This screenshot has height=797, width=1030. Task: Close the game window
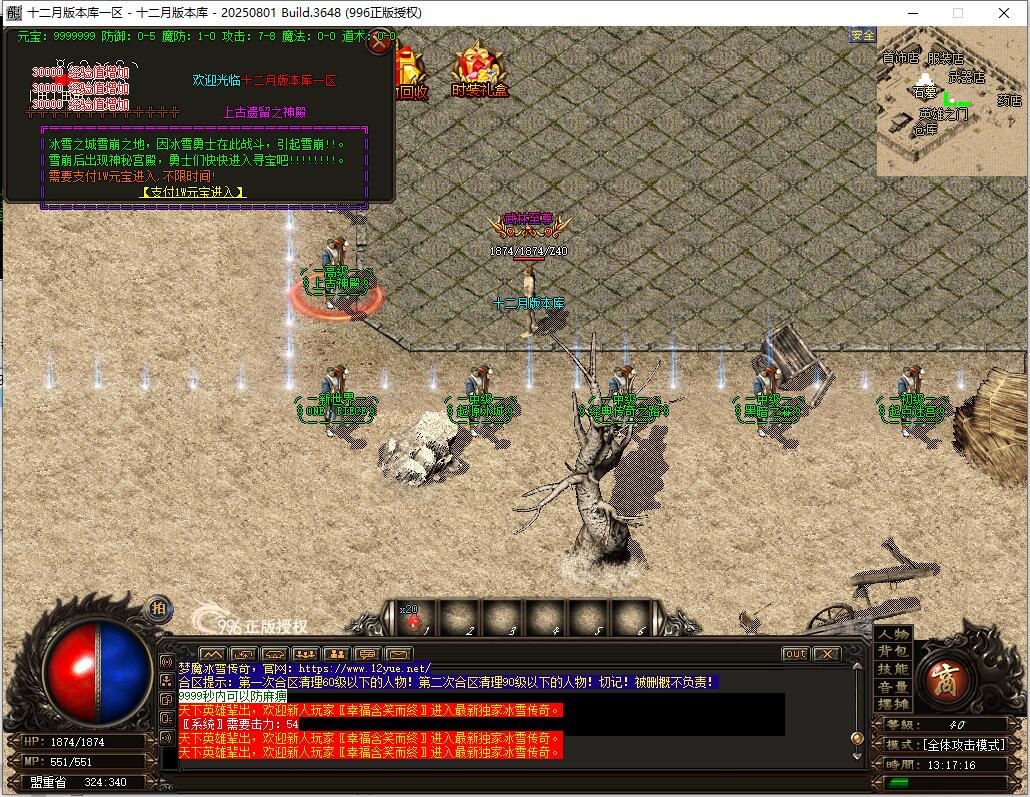tap(1004, 13)
